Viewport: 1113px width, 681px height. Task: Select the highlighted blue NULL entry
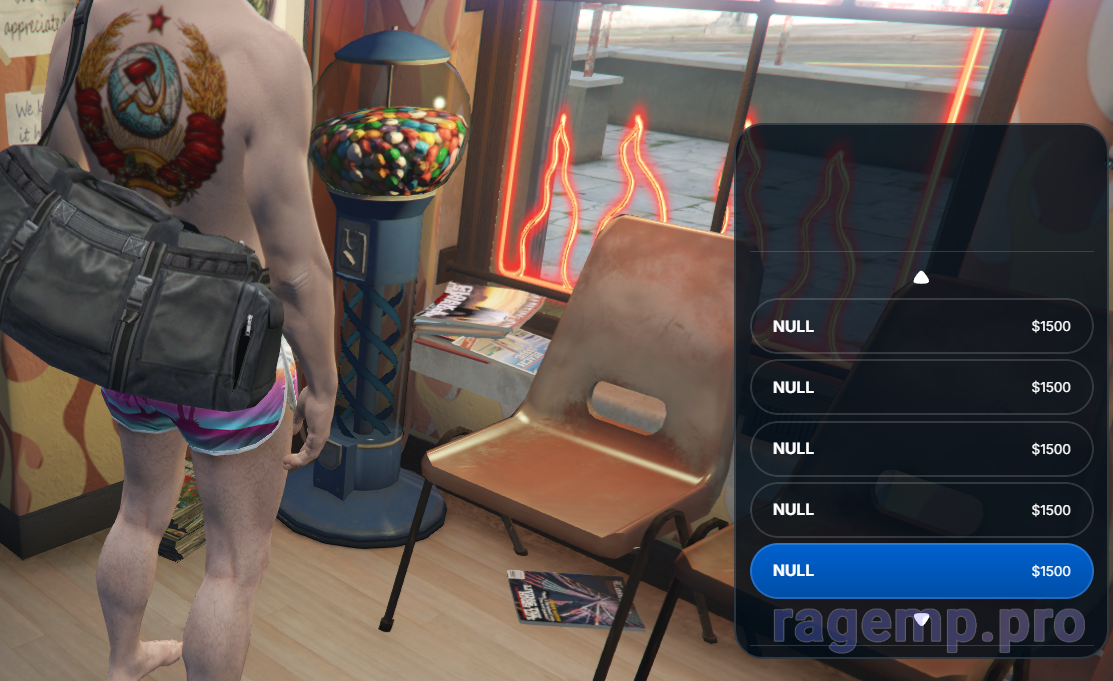tap(921, 571)
